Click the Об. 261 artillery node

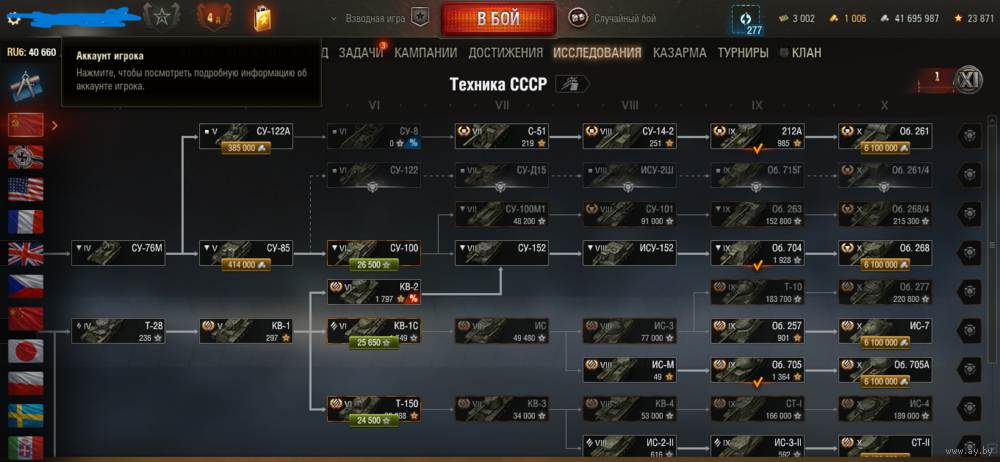pos(885,137)
